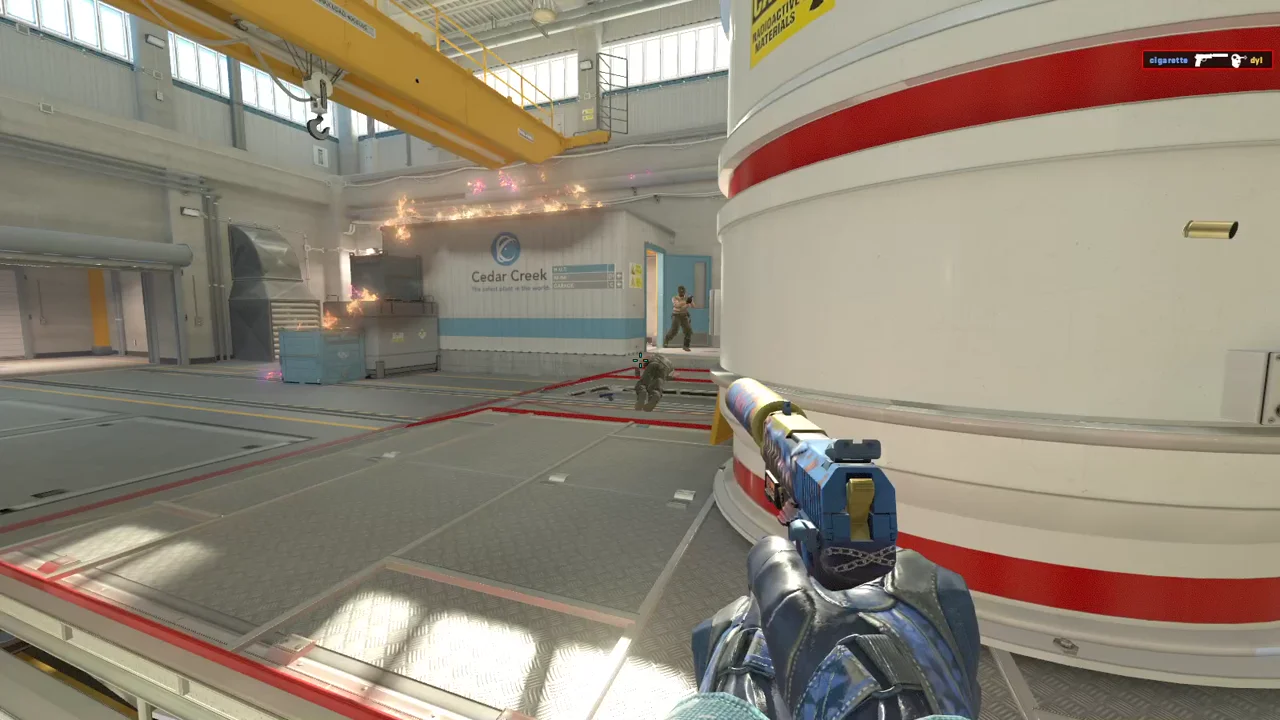Select the cigarette killed dyl kill feed entry
1280x720 pixels.
[x=1207, y=60]
